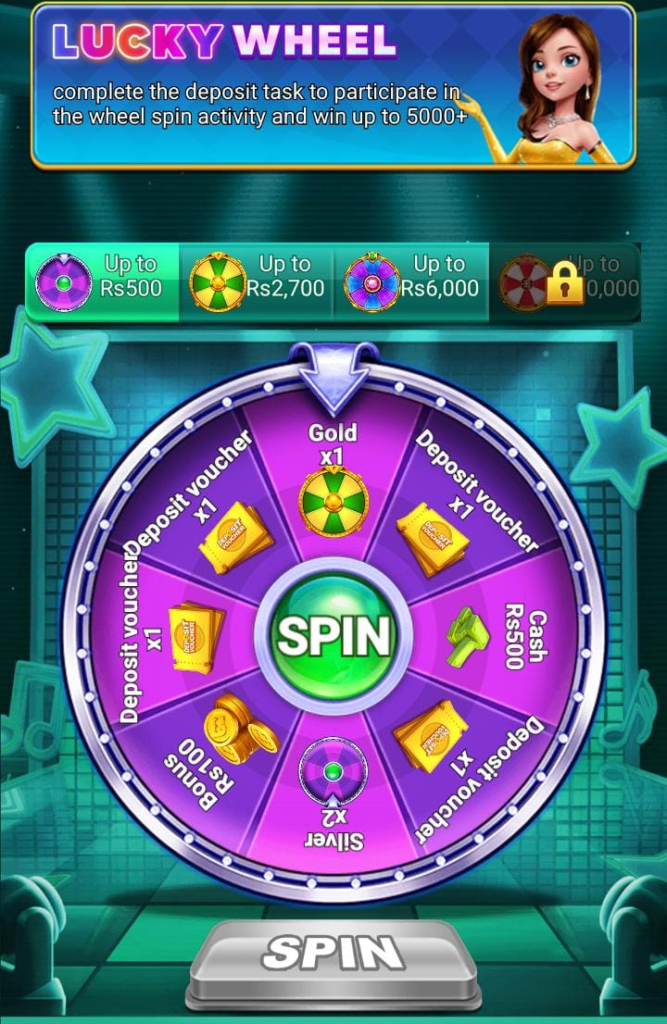The height and width of the screenshot is (1024, 667).
Task: Select the Up to Rs500 wheel tab
Action: click(102, 280)
